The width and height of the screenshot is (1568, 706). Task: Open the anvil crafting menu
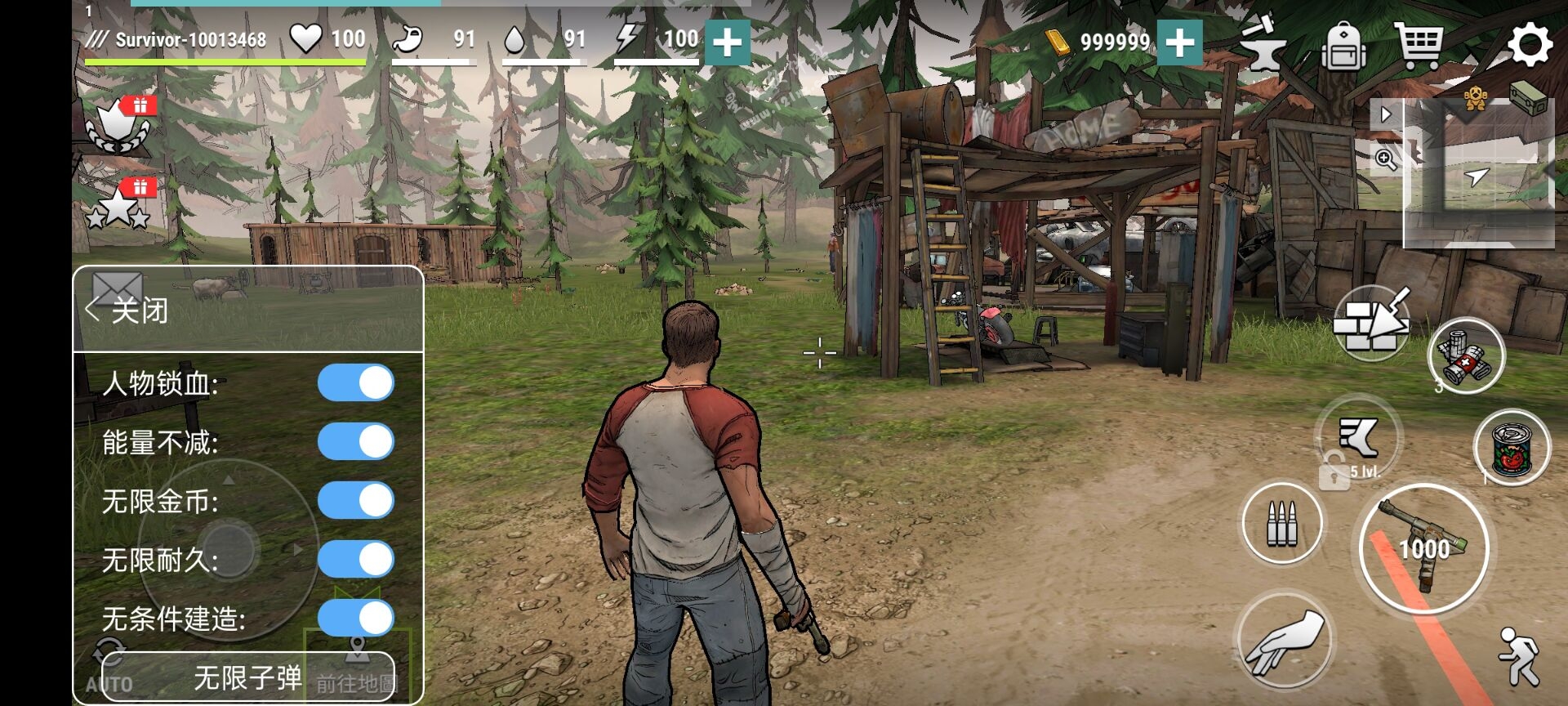(1262, 44)
